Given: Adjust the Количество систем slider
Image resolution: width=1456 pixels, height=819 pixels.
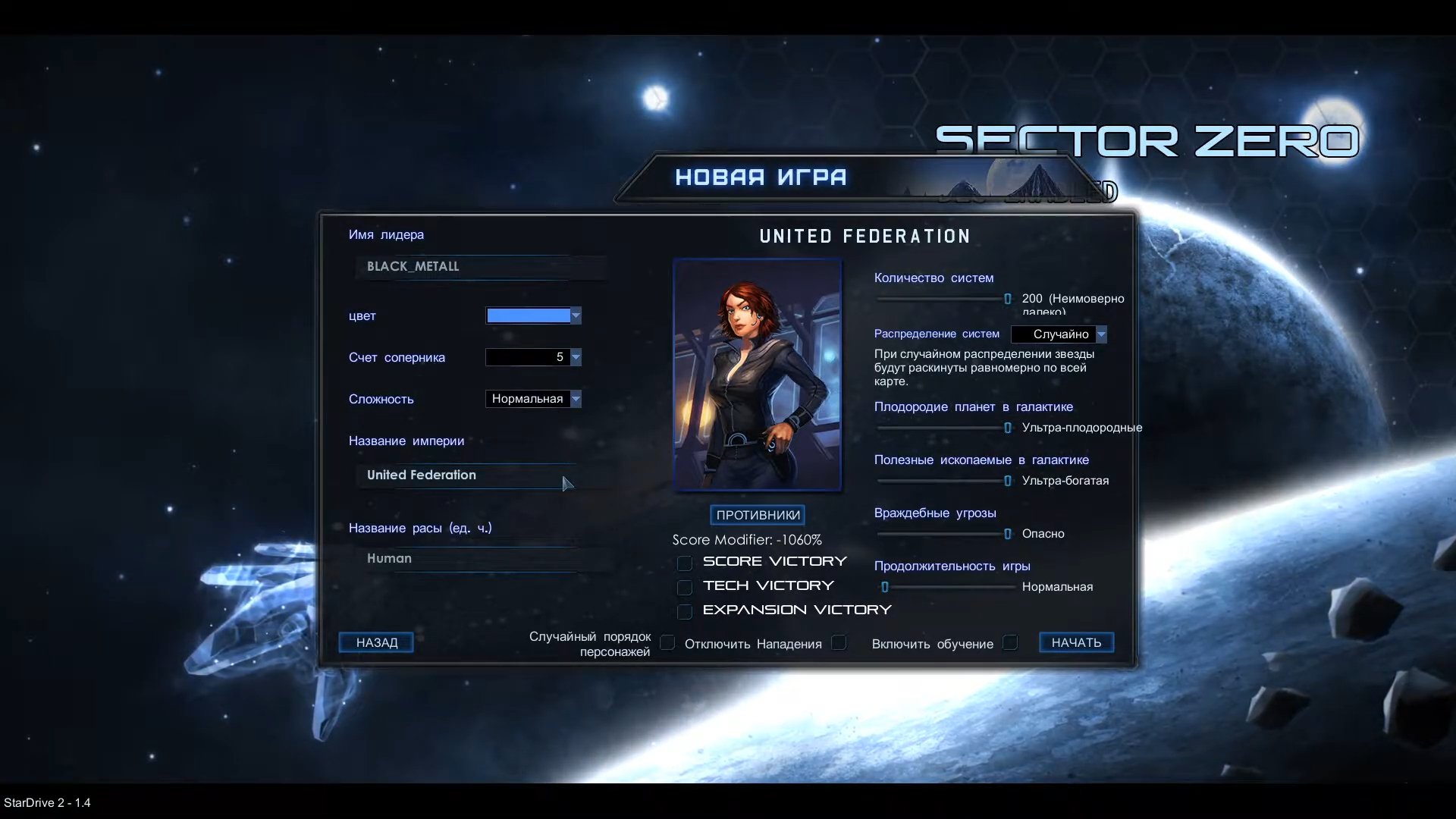Looking at the screenshot, I should pyautogui.click(x=1007, y=299).
